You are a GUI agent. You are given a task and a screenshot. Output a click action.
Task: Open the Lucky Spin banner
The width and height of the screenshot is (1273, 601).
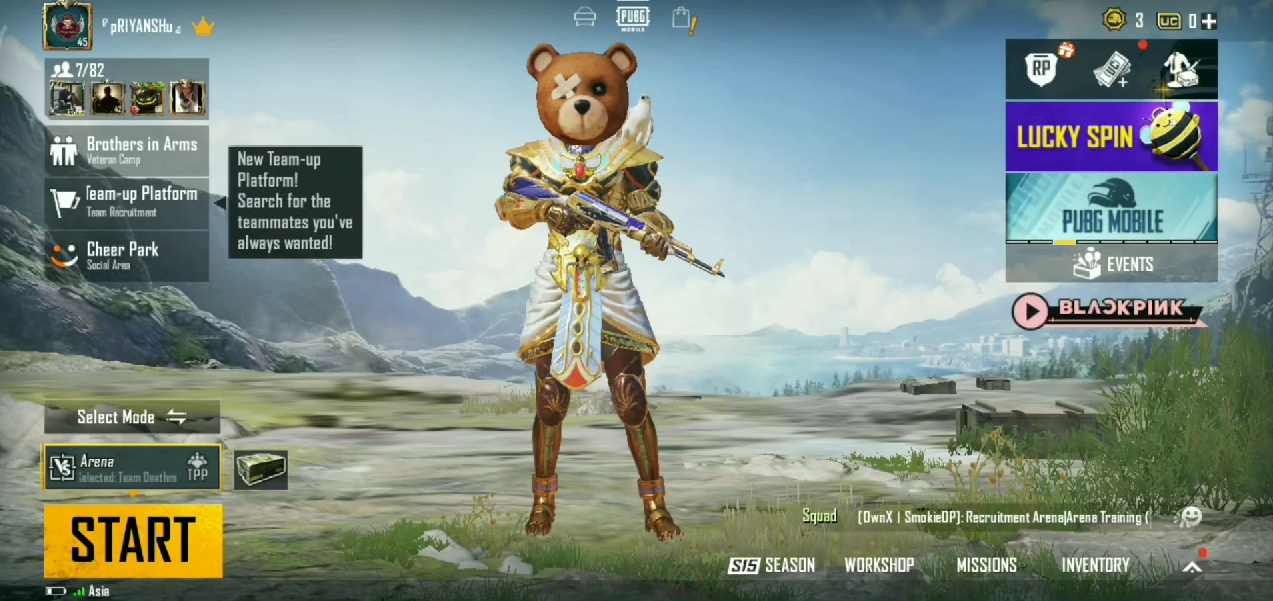coord(1111,136)
